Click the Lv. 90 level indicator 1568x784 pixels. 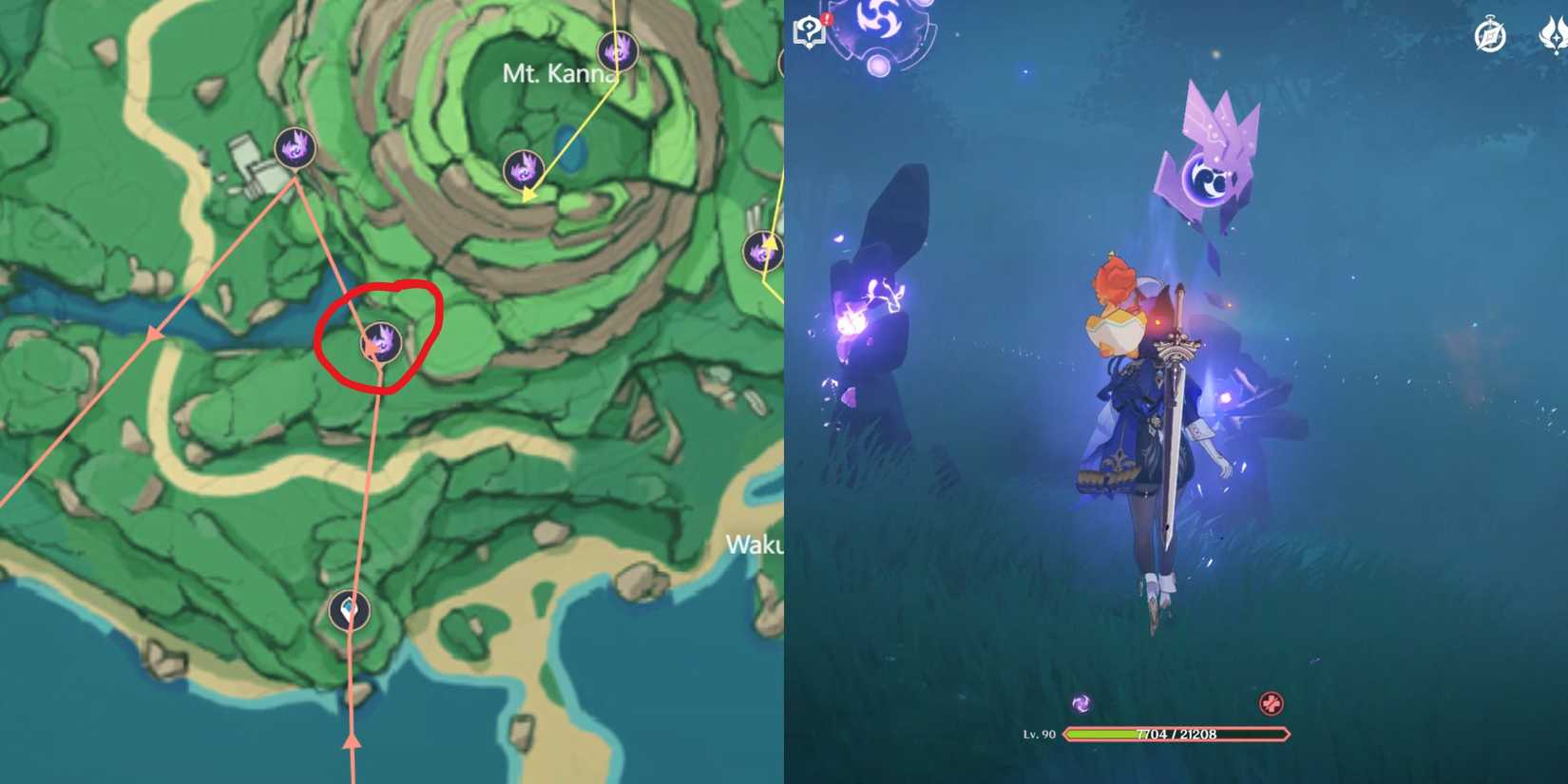1040,734
